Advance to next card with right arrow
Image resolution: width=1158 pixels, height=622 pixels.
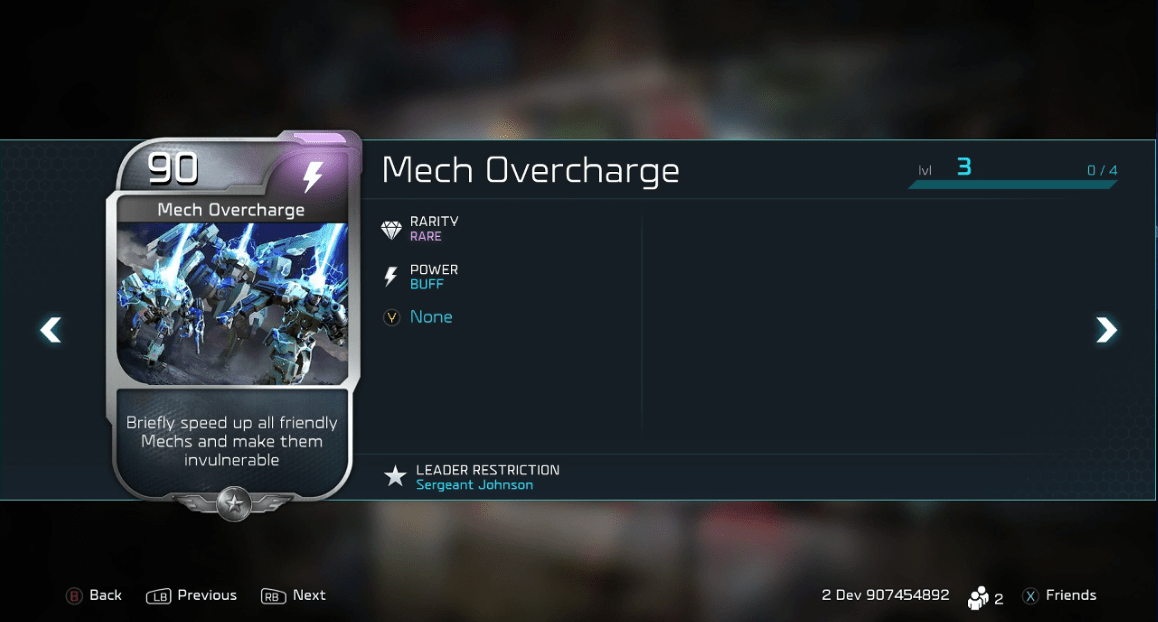(x=1106, y=329)
